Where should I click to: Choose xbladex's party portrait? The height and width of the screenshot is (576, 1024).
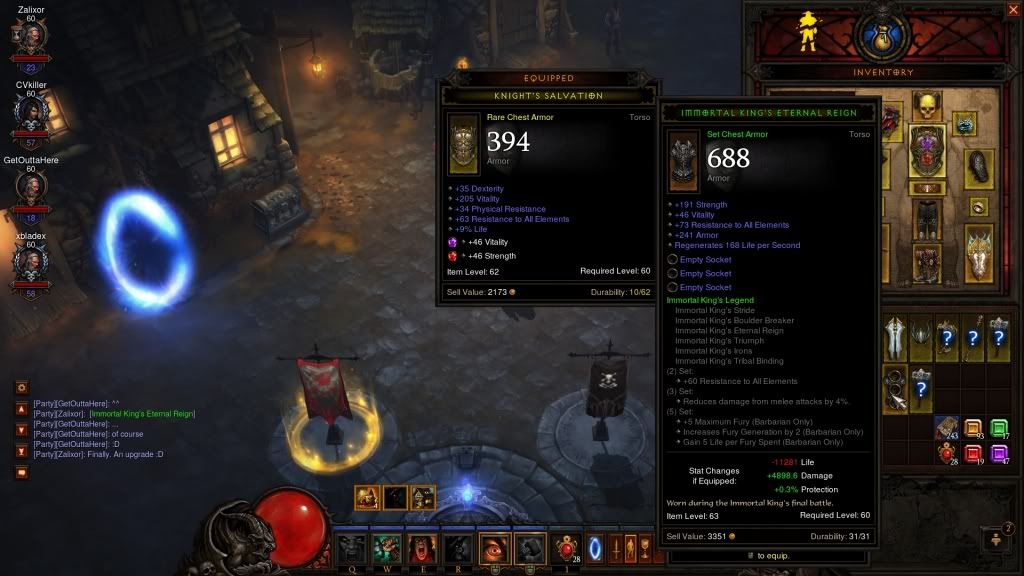30,263
